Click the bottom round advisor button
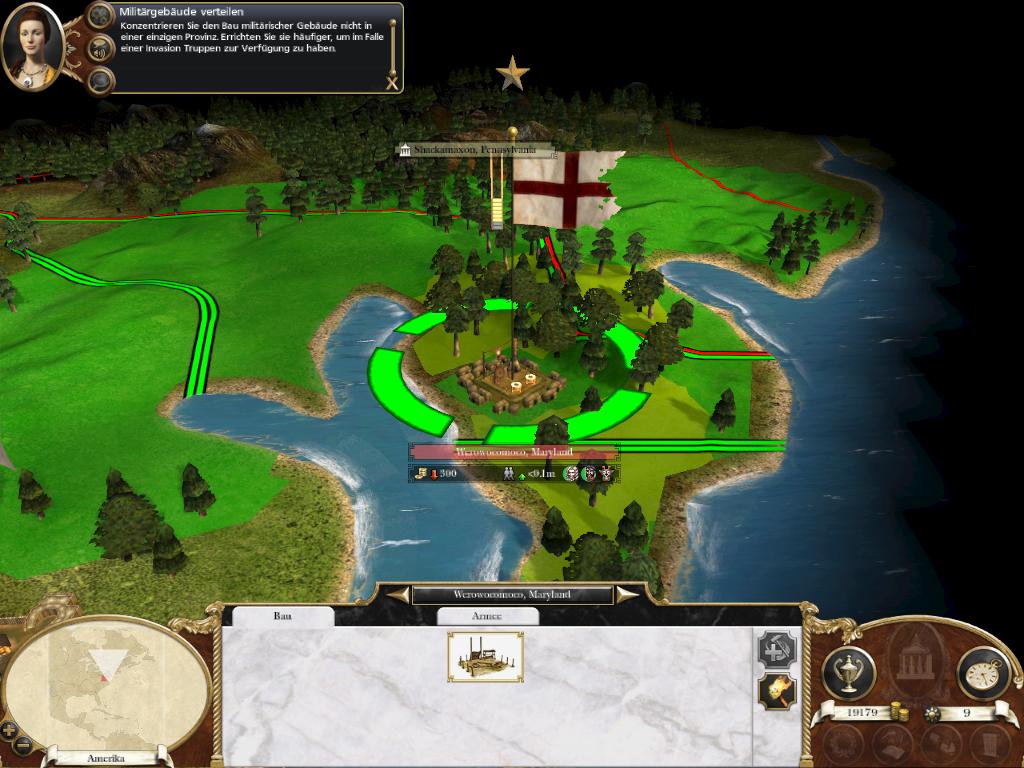 pos(100,80)
